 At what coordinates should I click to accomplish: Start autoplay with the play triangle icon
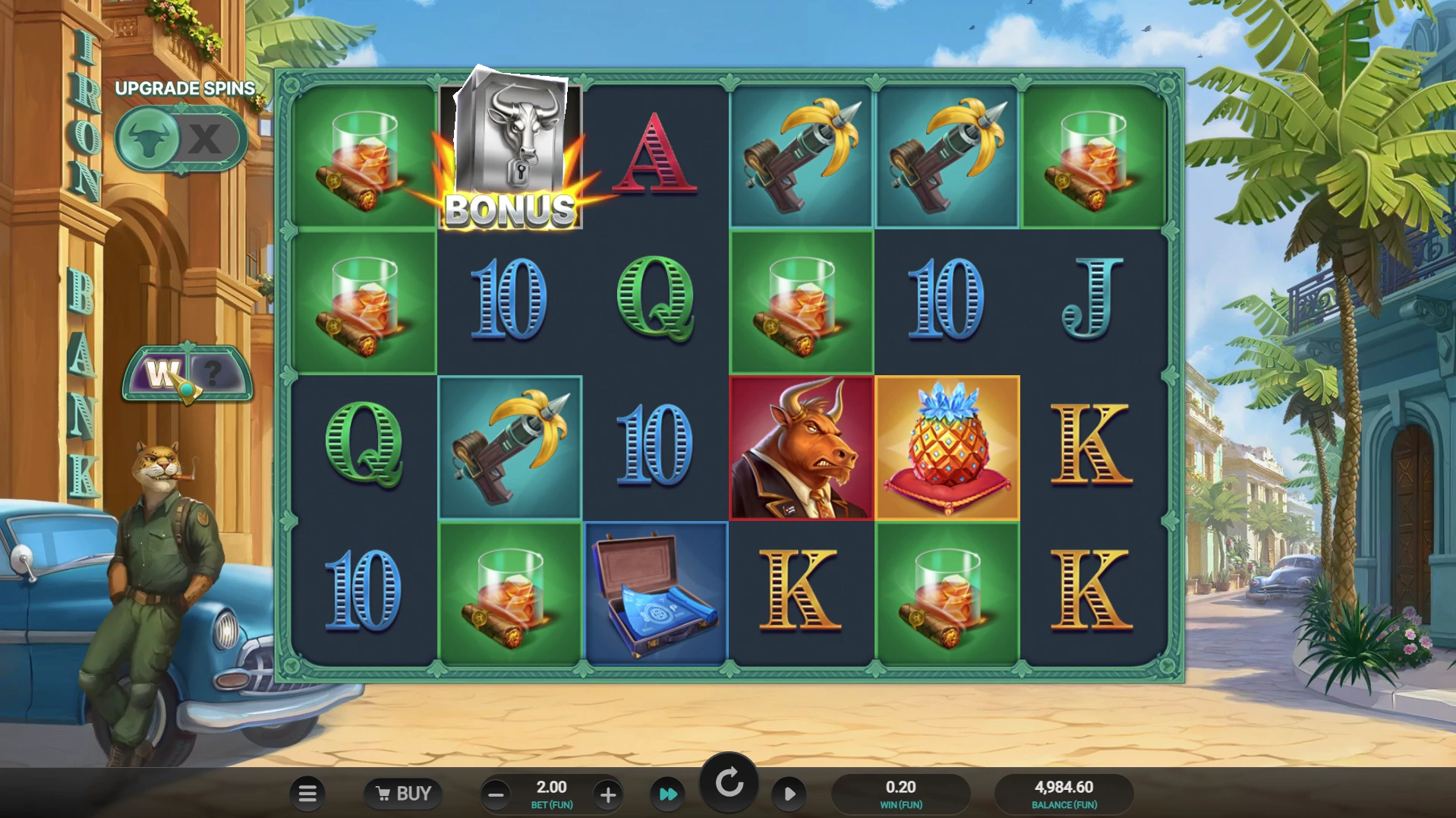(x=789, y=794)
